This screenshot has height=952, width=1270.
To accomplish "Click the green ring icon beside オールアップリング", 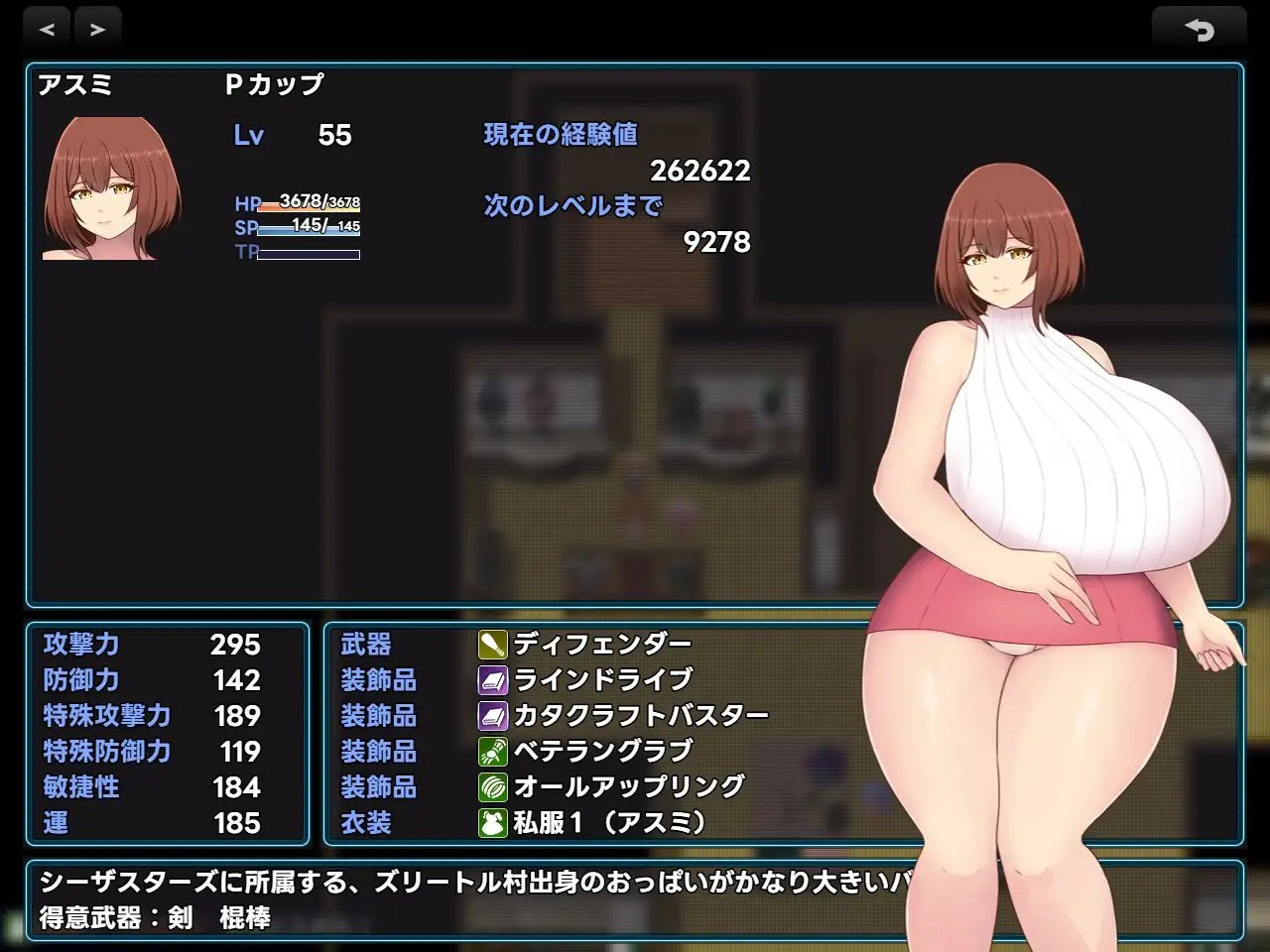I will [491, 785].
